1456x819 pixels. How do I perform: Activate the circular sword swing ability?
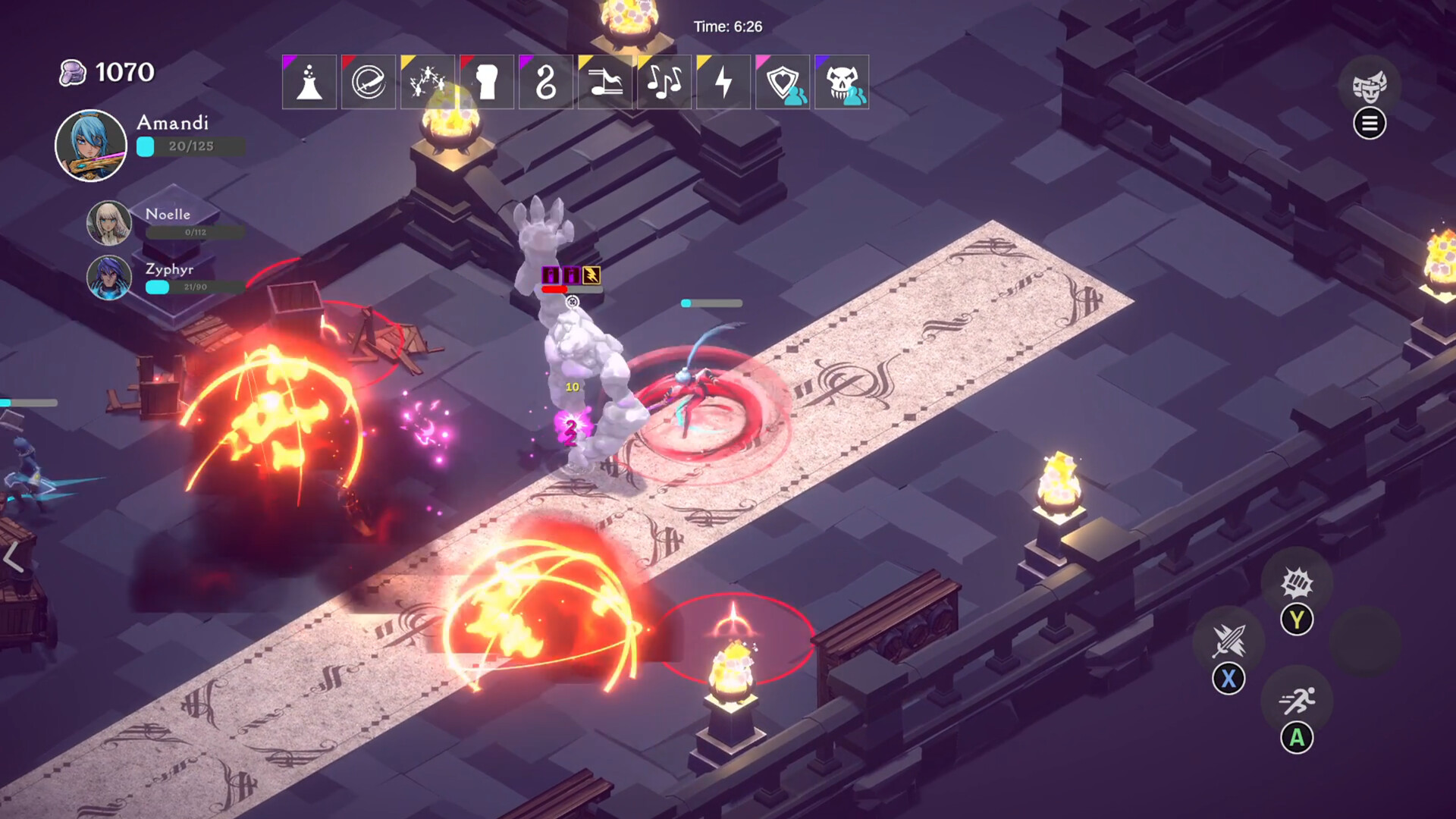(369, 82)
